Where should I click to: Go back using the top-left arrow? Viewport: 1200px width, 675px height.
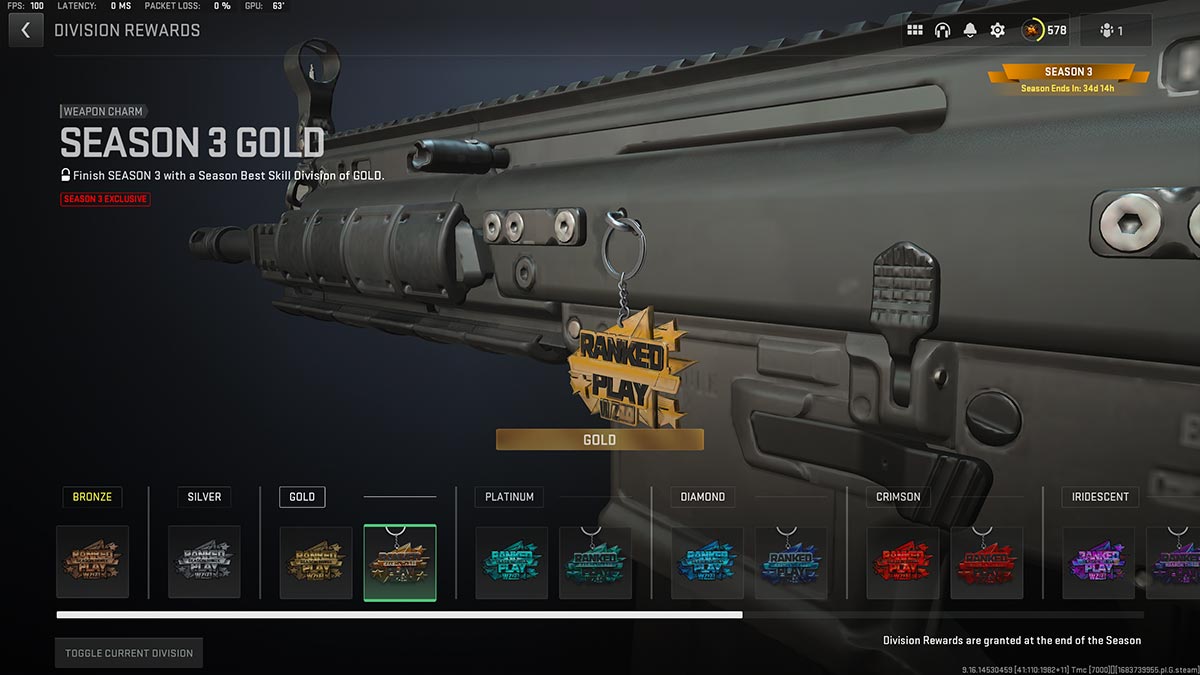[x=25, y=30]
